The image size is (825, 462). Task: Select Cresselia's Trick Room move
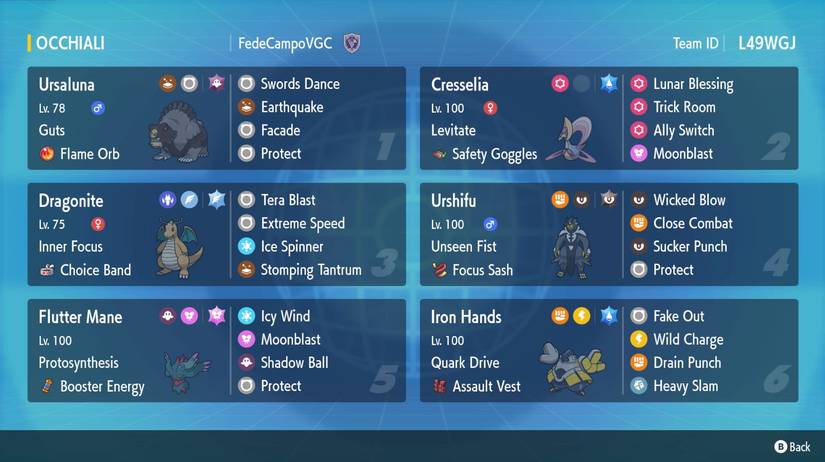tap(683, 107)
